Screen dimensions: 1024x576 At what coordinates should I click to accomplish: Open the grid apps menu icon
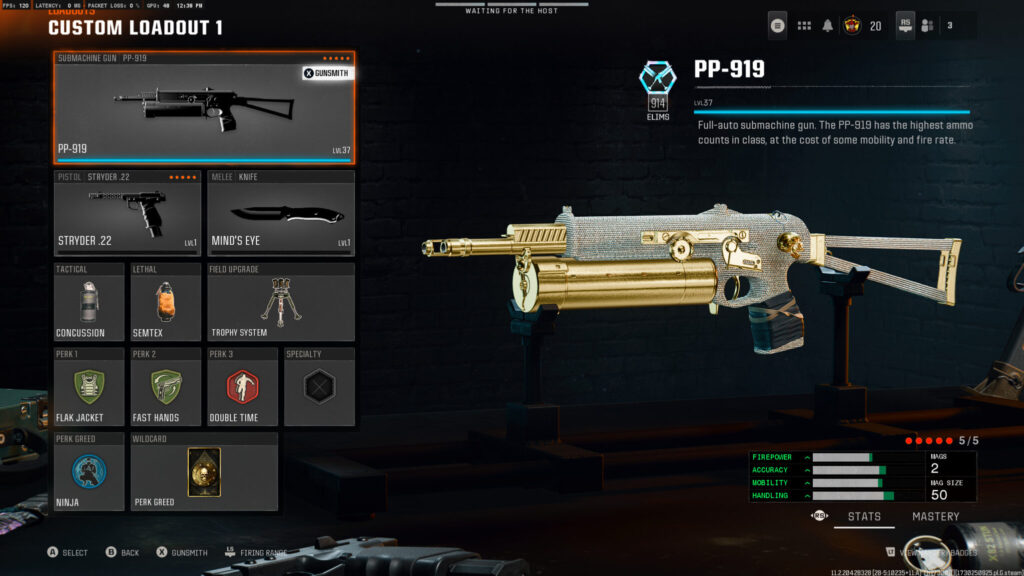(x=804, y=25)
